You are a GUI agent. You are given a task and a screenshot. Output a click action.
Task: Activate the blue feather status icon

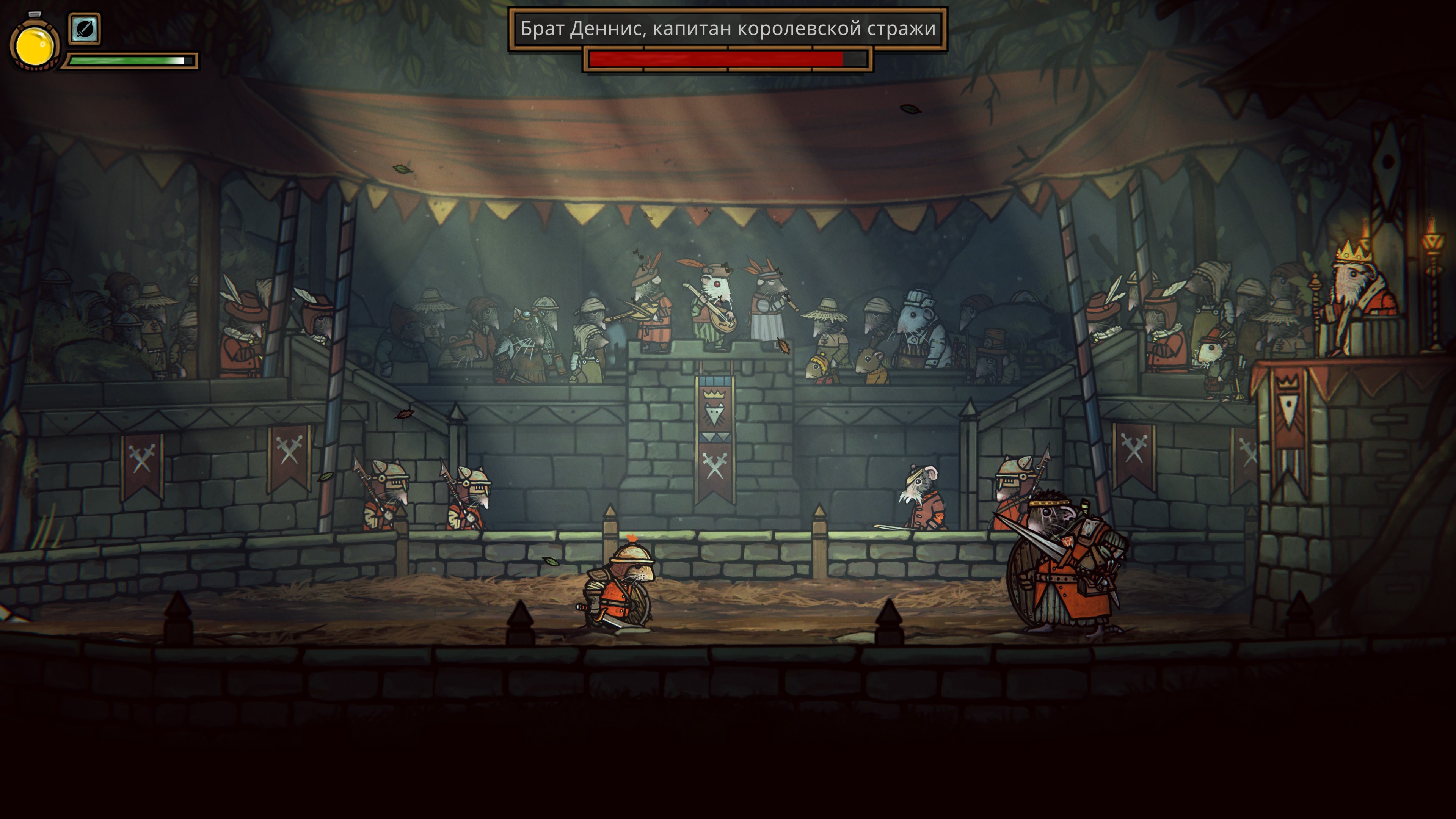84,28
